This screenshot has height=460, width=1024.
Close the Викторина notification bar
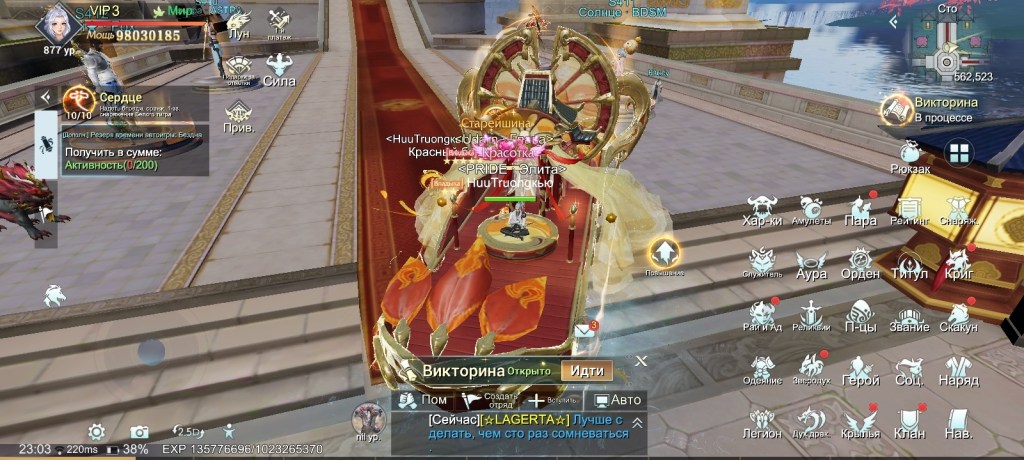click(642, 361)
